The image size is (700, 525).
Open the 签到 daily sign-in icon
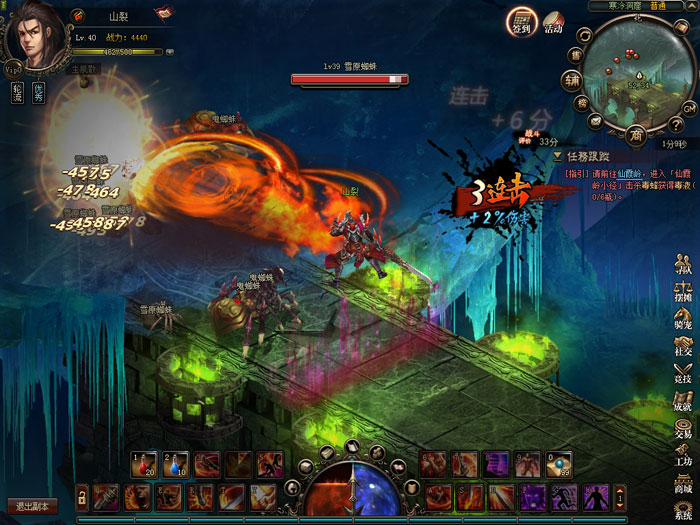pyautogui.click(x=520, y=21)
